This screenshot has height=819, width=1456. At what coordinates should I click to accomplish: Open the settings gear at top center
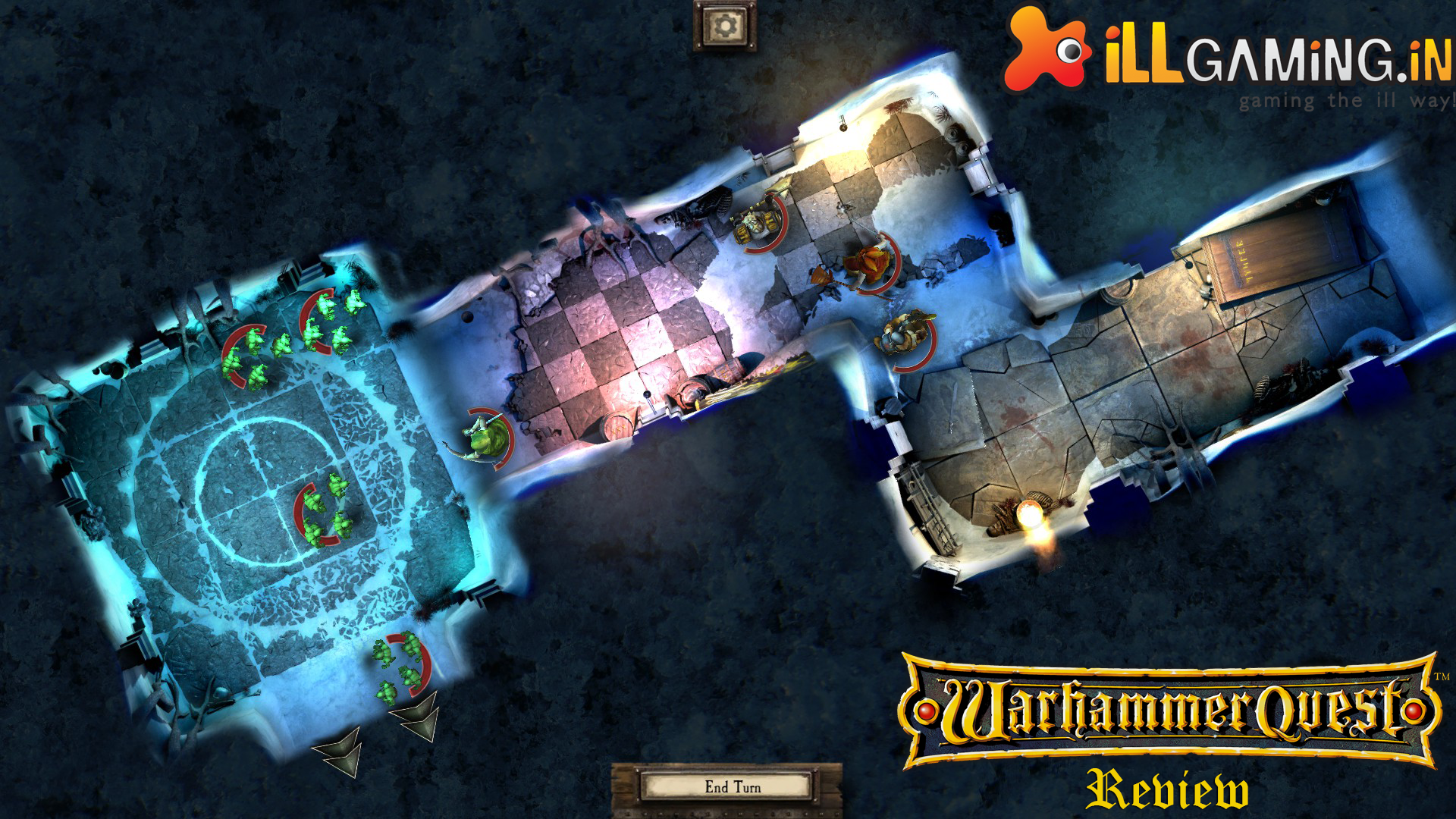coord(726,25)
